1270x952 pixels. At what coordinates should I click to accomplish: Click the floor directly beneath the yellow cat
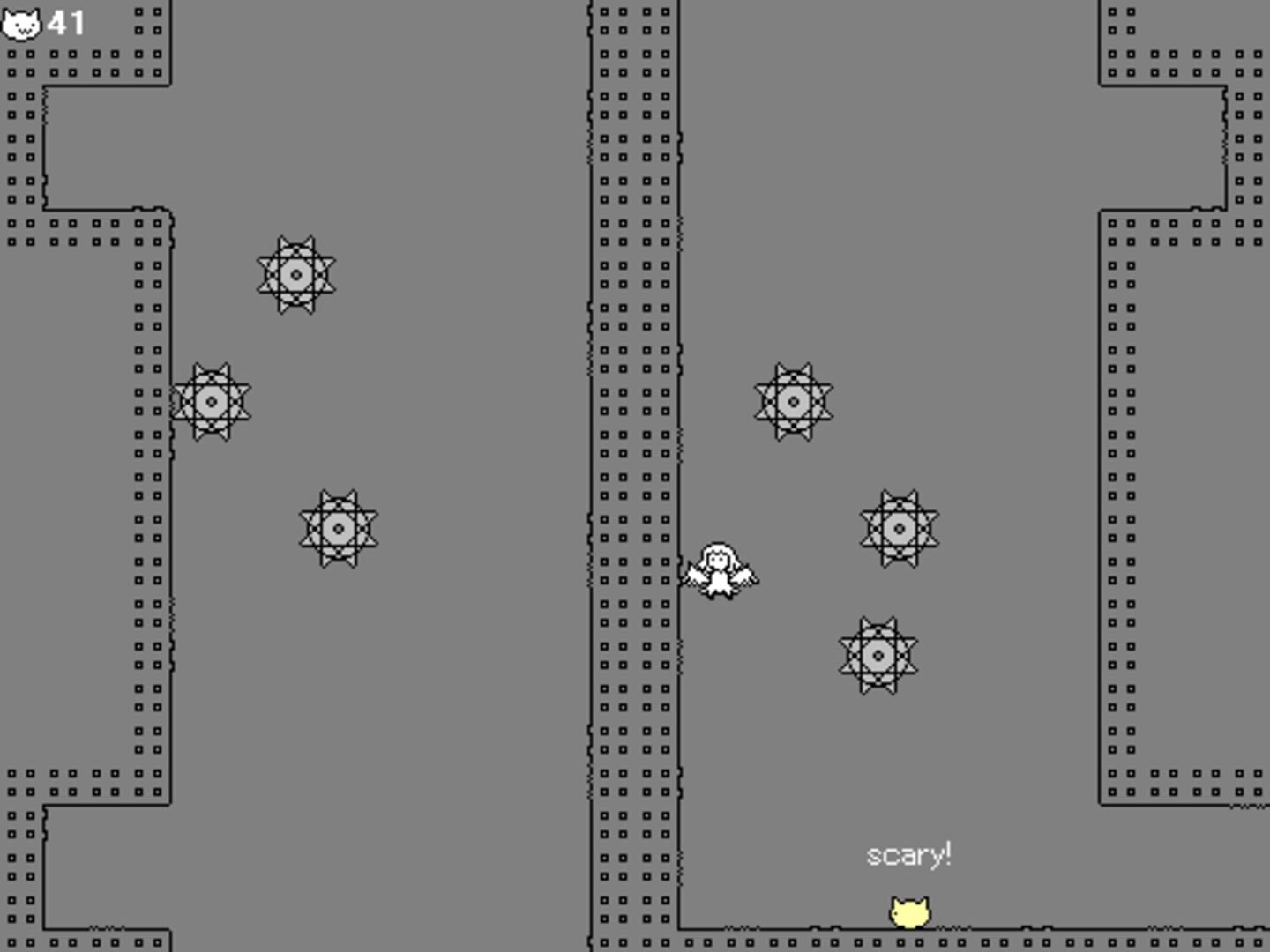(910, 943)
